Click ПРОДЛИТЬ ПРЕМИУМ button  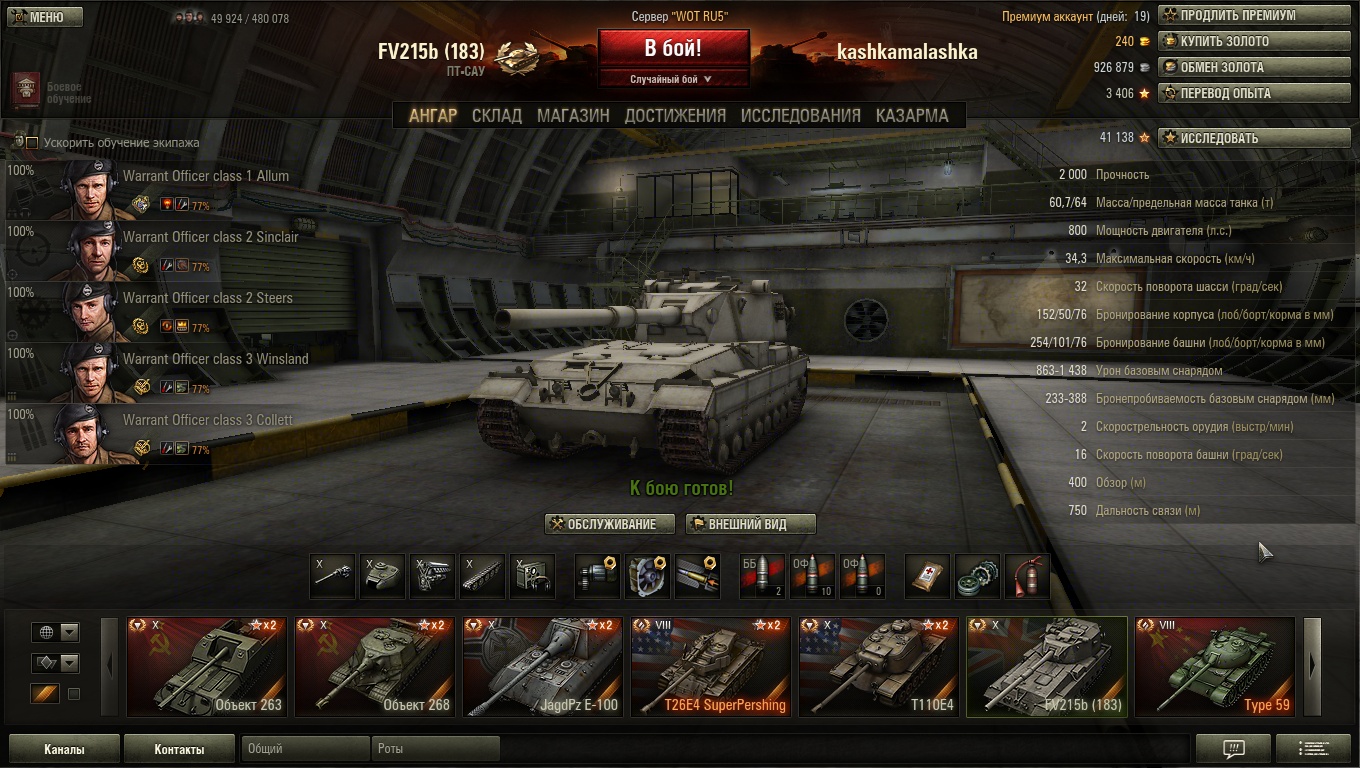(x=1254, y=16)
